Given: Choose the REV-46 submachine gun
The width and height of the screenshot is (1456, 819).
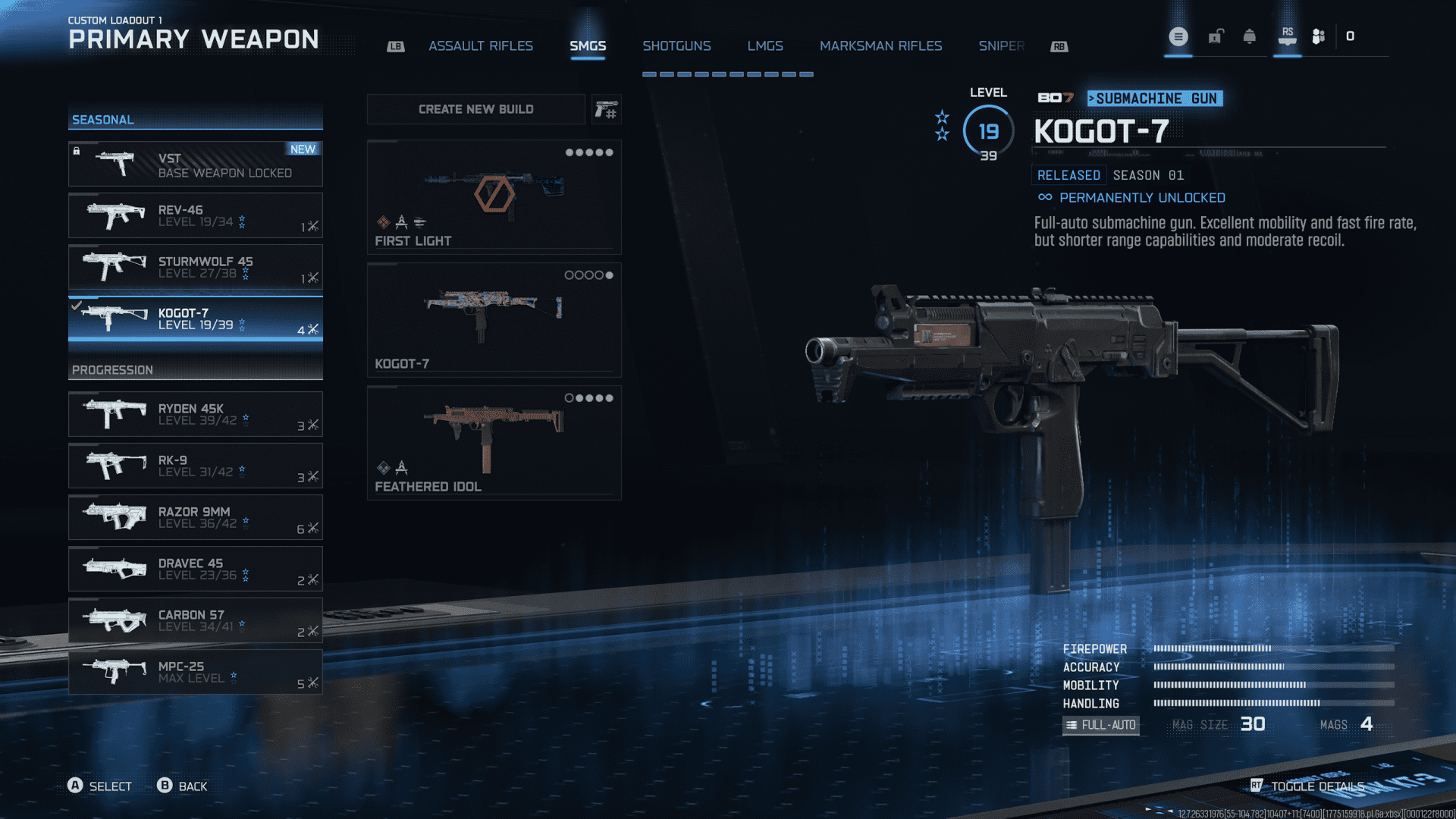Looking at the screenshot, I should point(196,215).
